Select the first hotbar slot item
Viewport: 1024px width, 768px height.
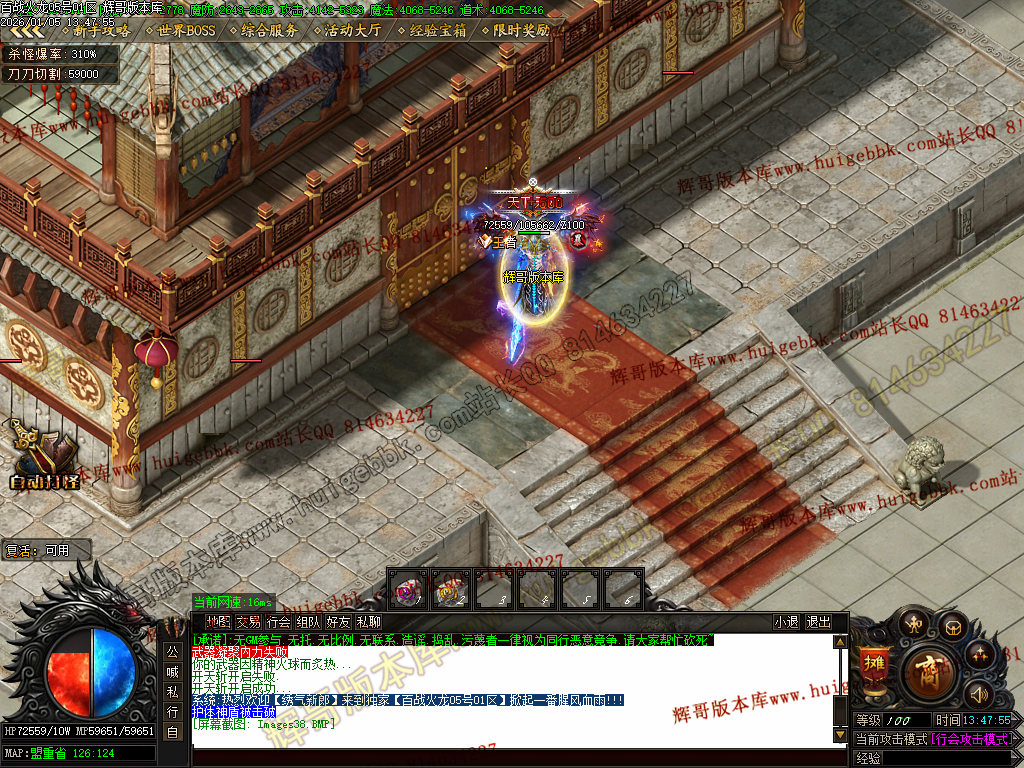405,590
